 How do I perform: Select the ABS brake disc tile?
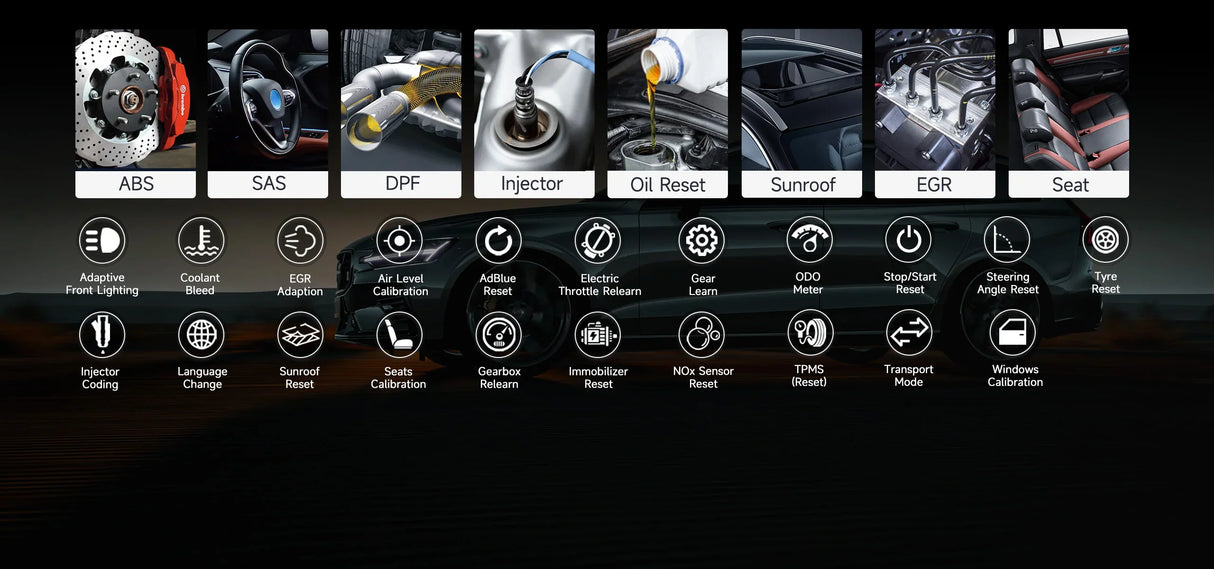(135, 113)
